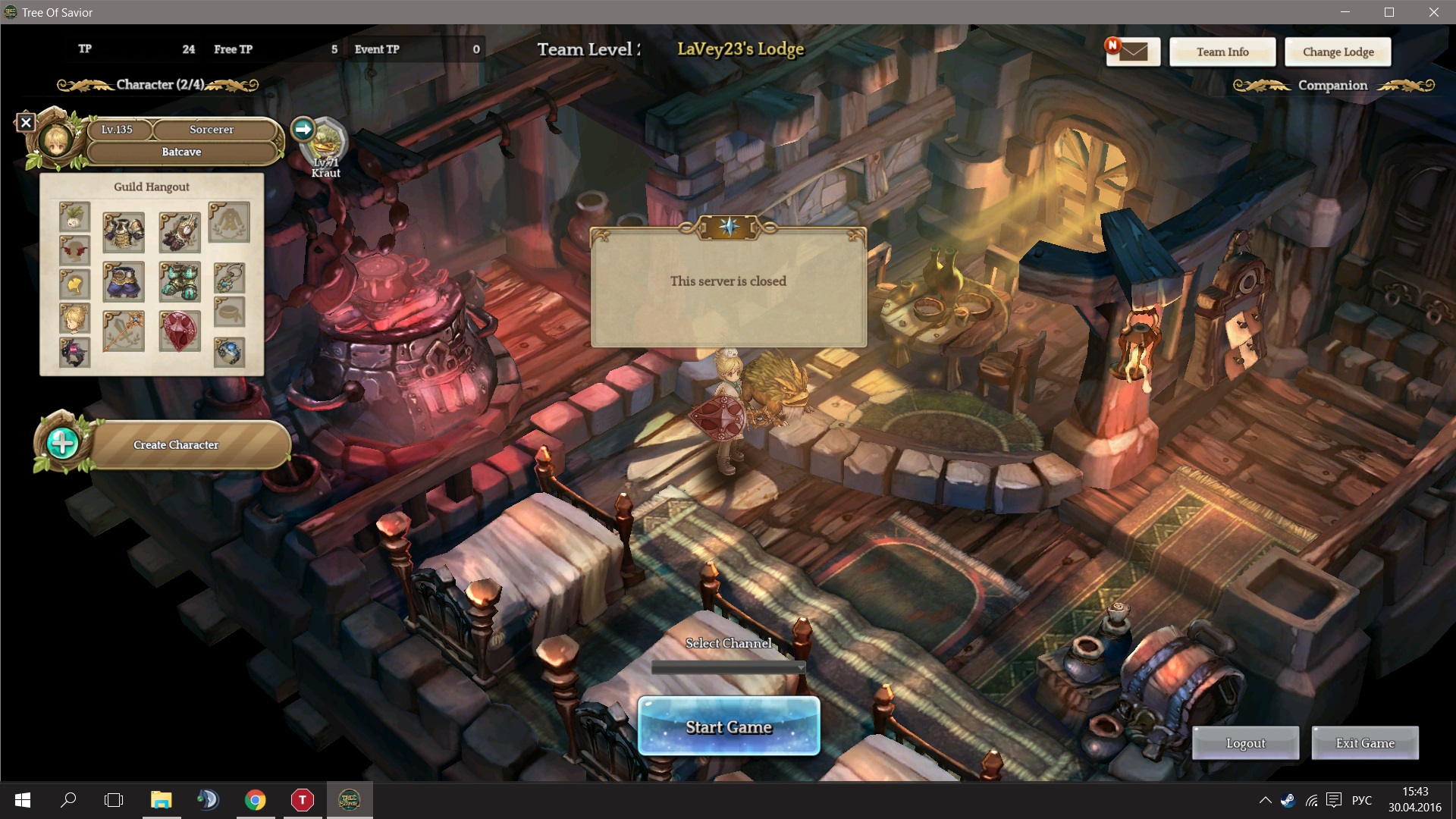Open the mailbox envelope icon
The image size is (1456, 819).
[1133, 52]
